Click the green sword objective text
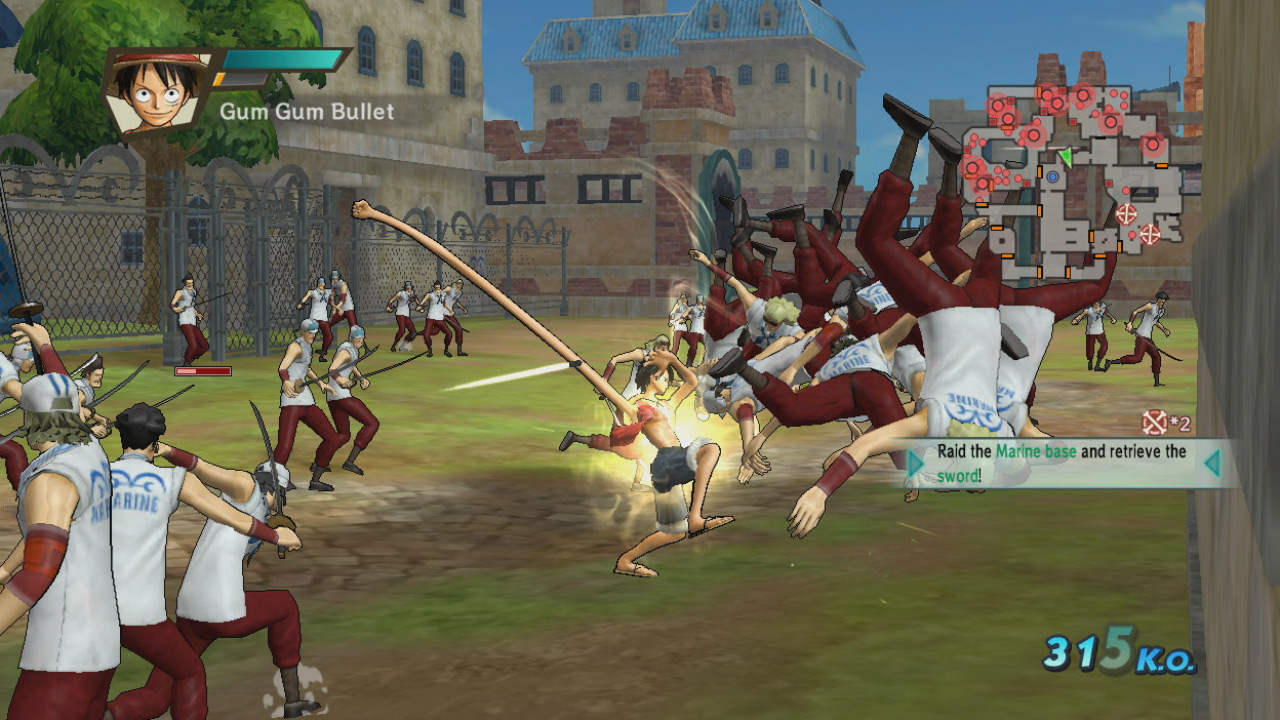 (x=957, y=474)
